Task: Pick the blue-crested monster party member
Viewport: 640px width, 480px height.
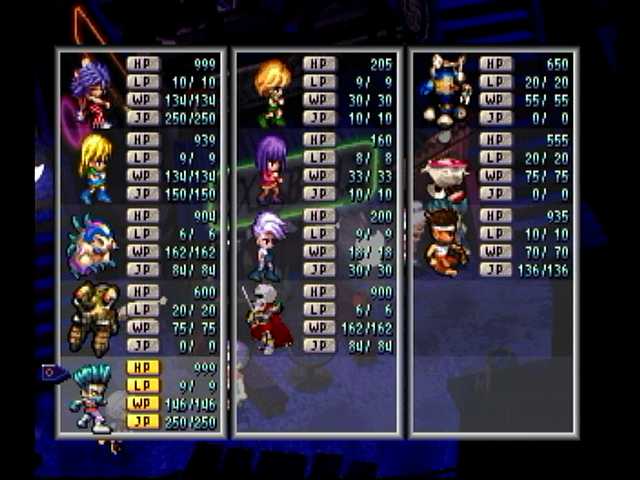Action: tap(92, 245)
